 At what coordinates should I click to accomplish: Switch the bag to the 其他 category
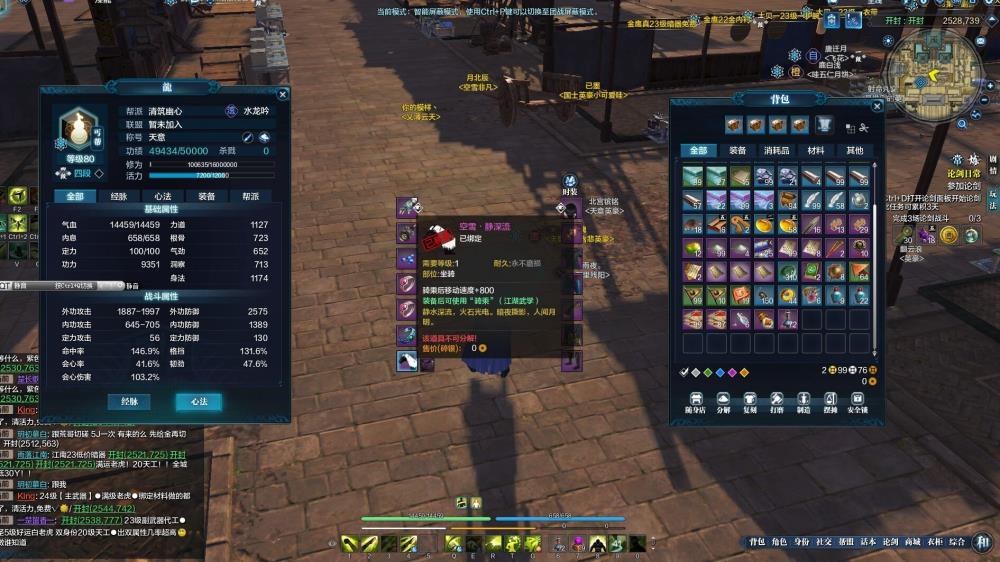point(855,150)
